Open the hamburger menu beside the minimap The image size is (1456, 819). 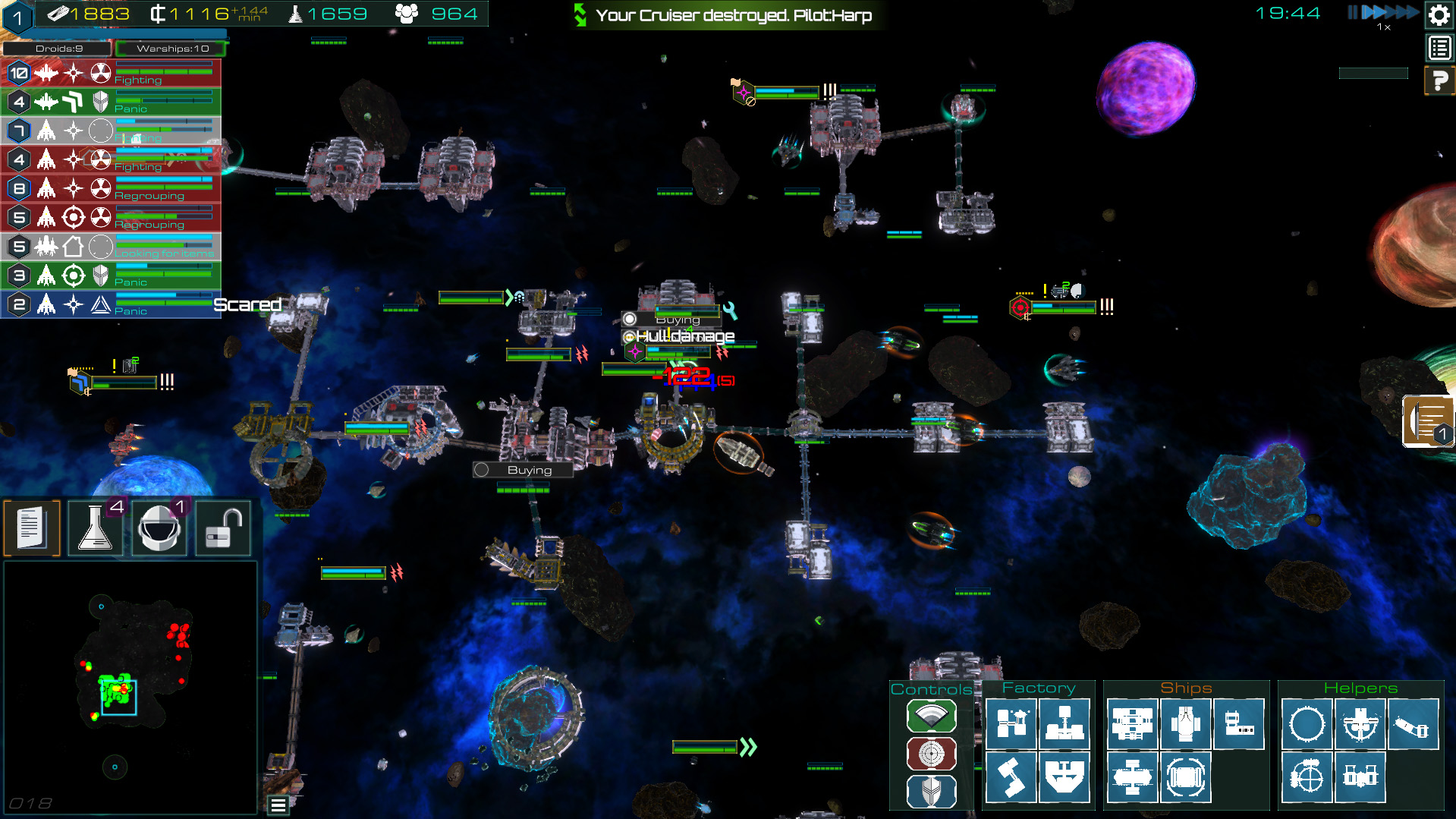[x=278, y=805]
